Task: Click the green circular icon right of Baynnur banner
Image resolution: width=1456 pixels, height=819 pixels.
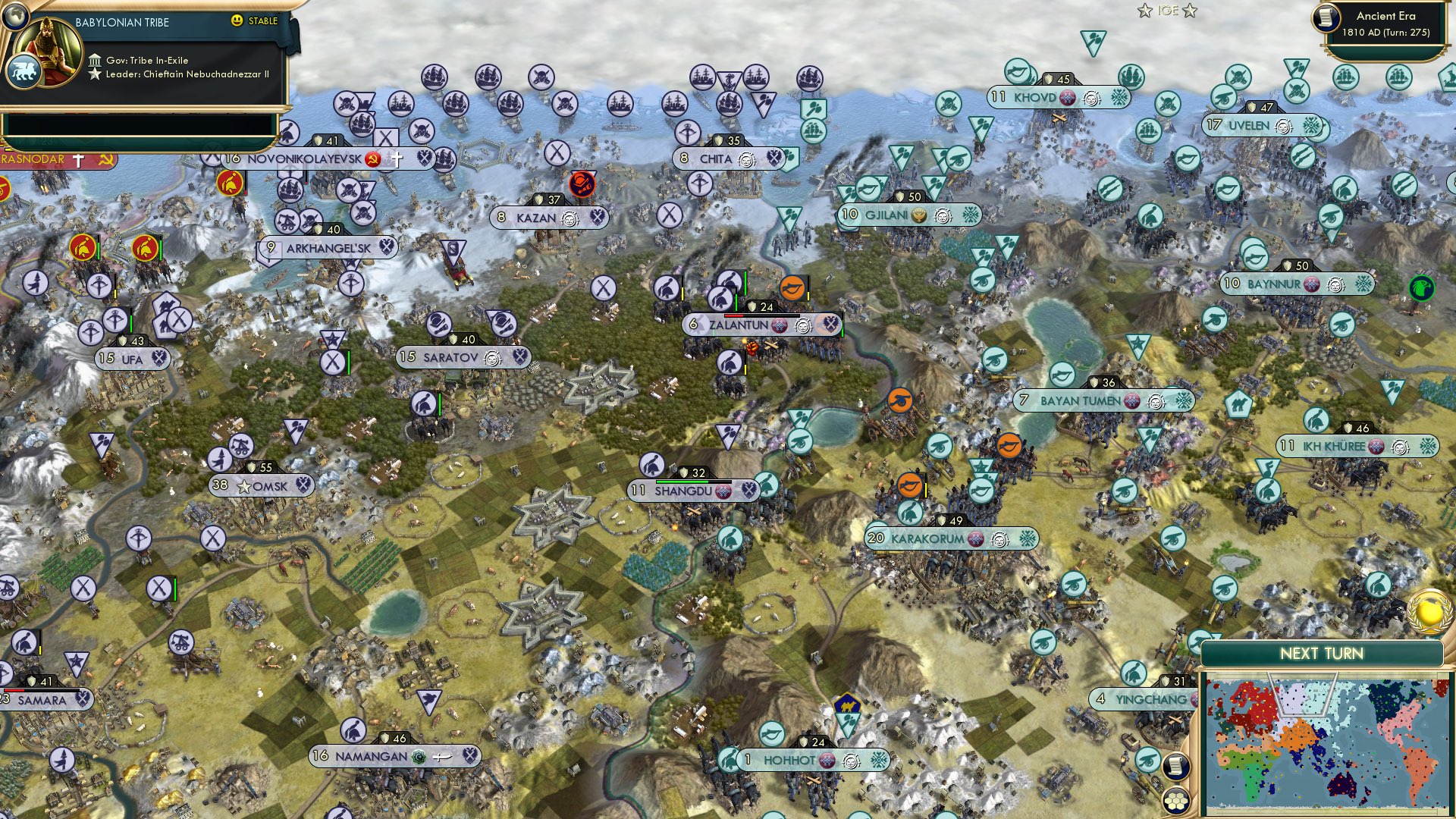Action: point(1421,287)
